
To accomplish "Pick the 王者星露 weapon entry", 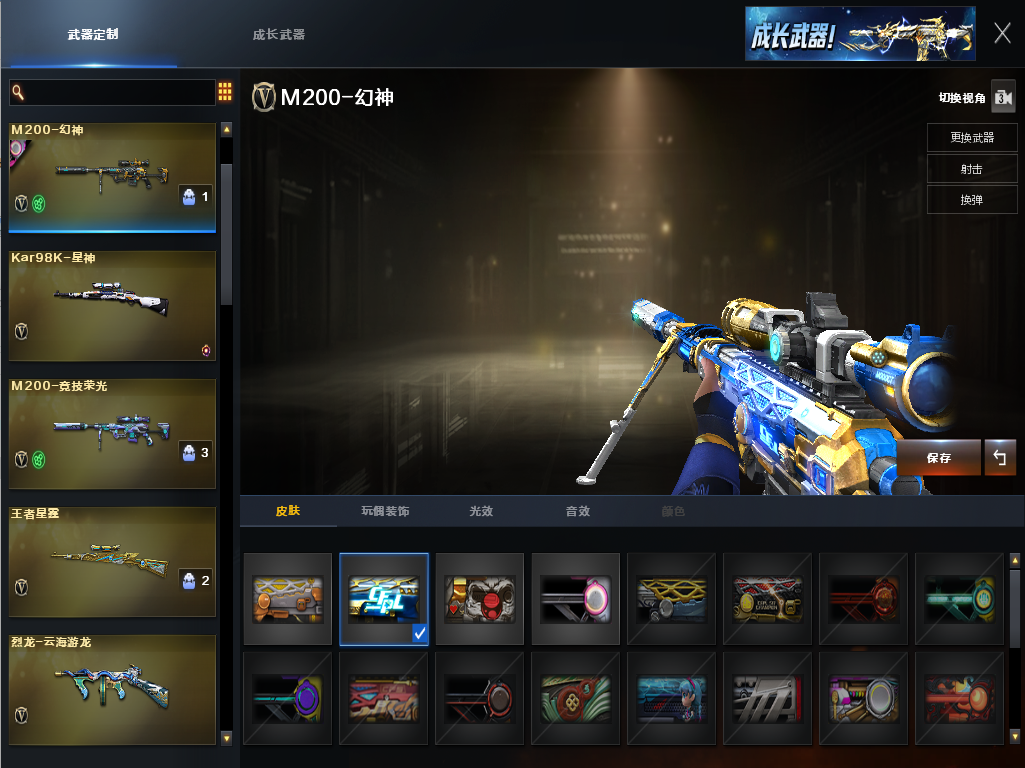I will [112, 561].
